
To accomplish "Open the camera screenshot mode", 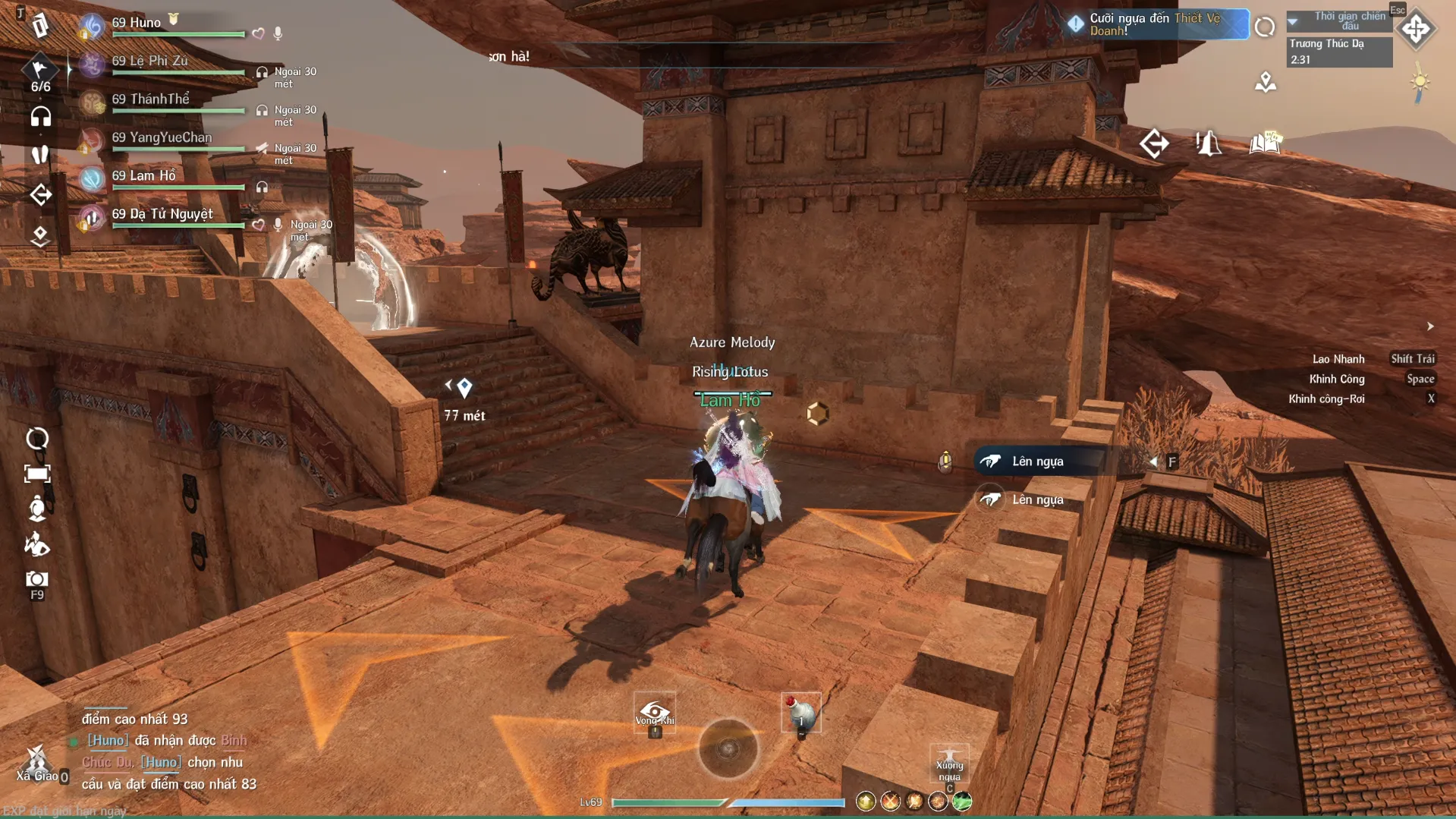I will [x=36, y=580].
